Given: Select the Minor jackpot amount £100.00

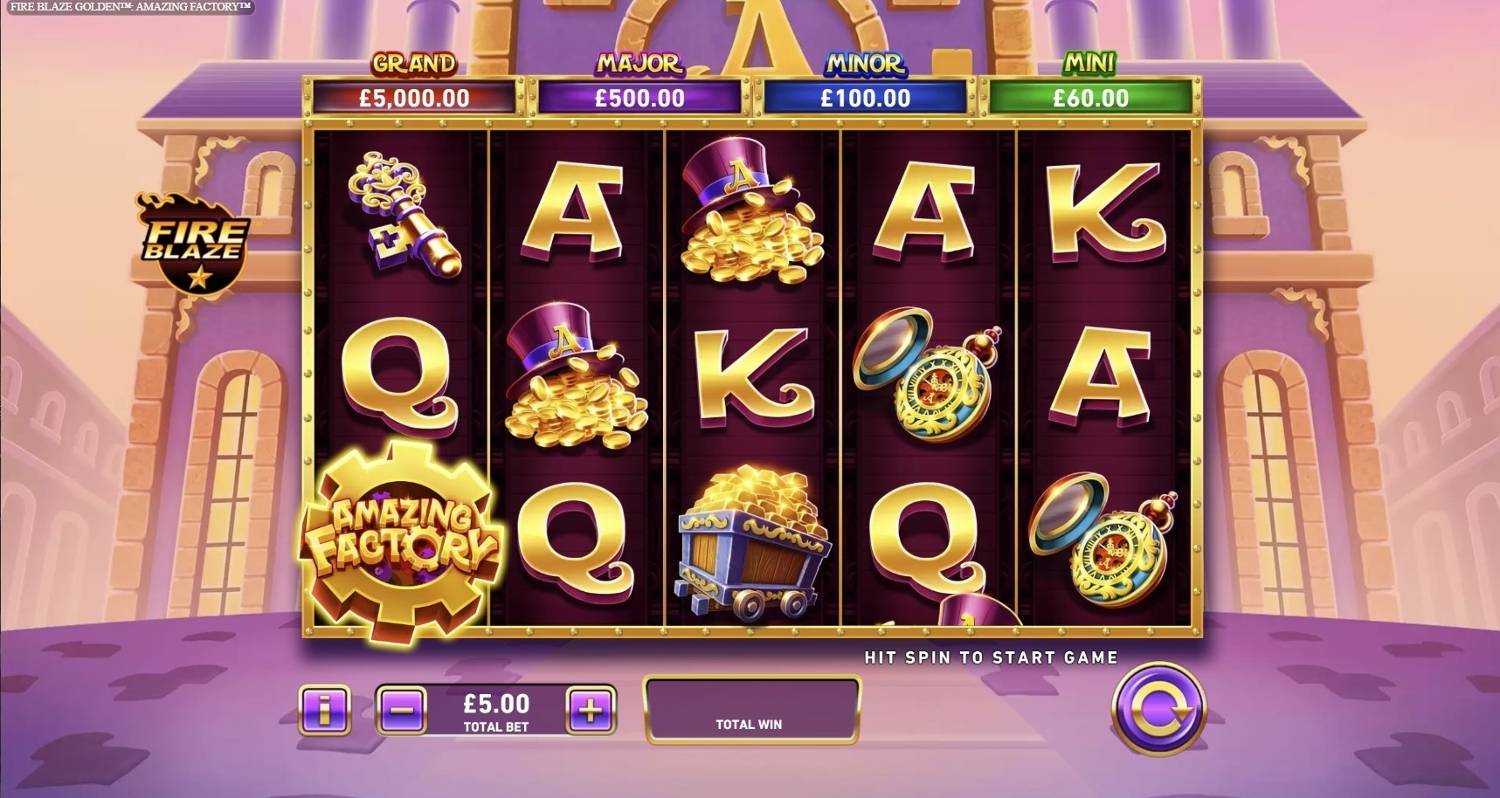Looking at the screenshot, I should point(865,98).
